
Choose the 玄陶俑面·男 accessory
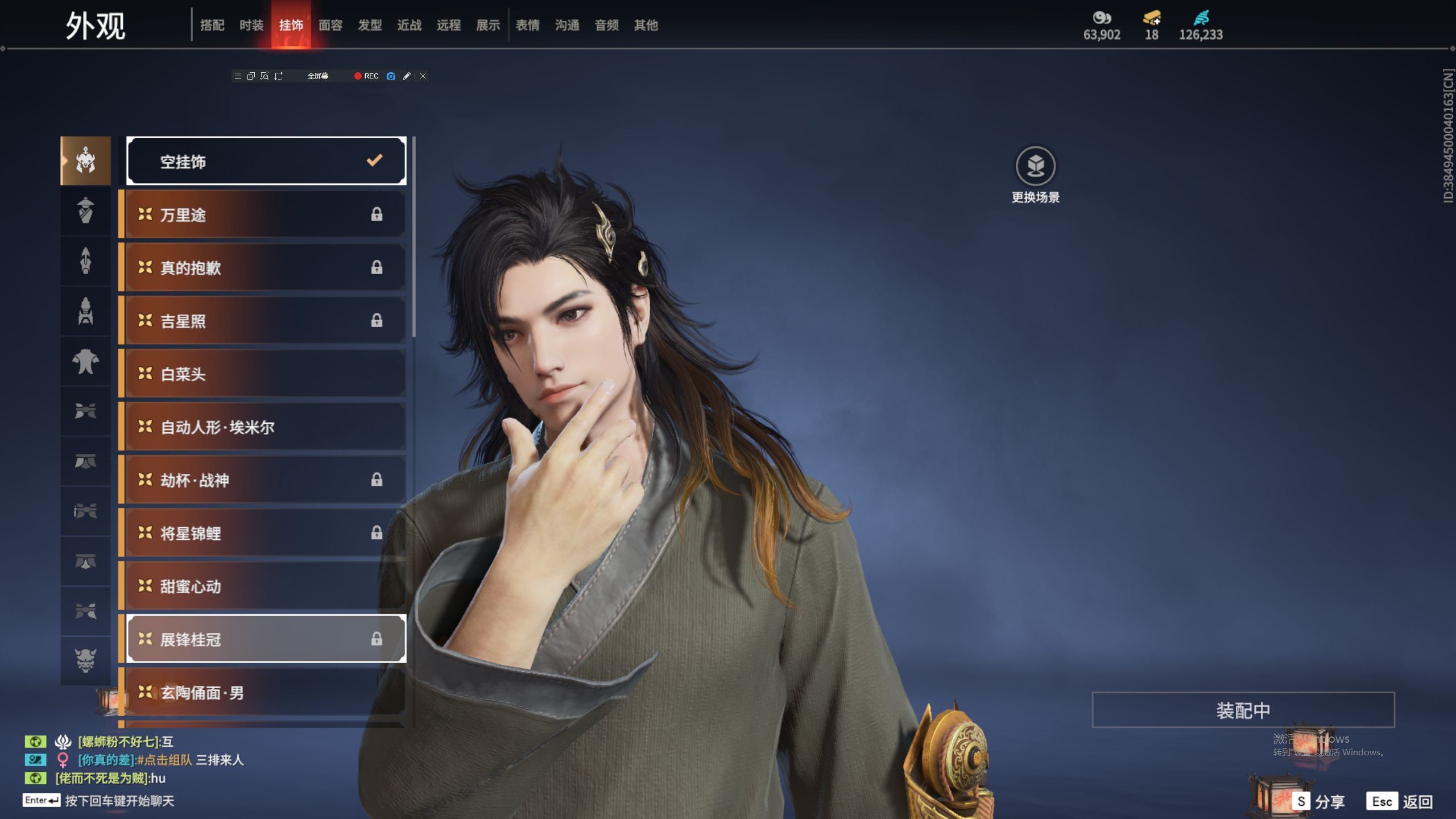click(x=266, y=692)
